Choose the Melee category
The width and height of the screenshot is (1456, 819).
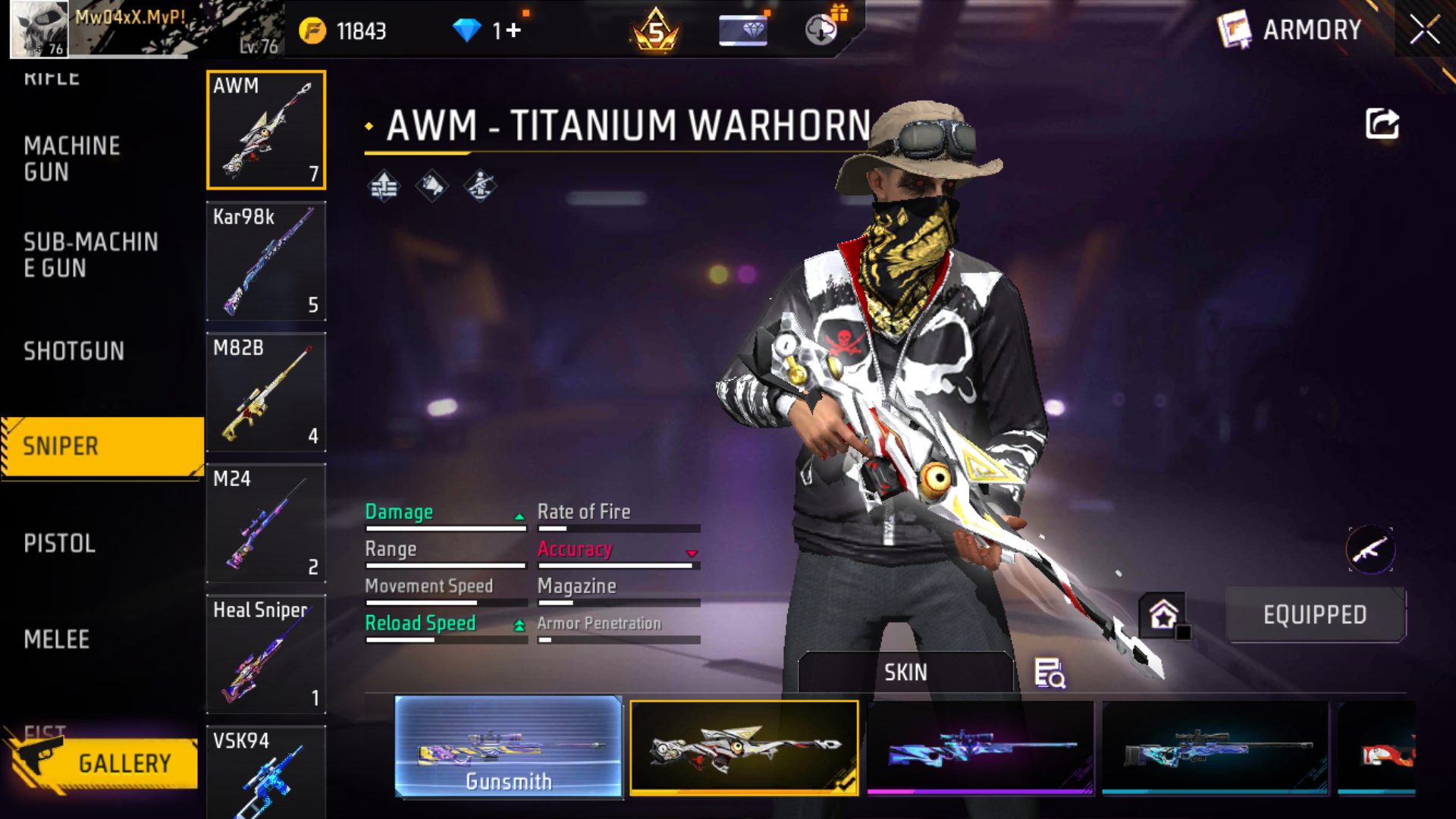[x=57, y=639]
